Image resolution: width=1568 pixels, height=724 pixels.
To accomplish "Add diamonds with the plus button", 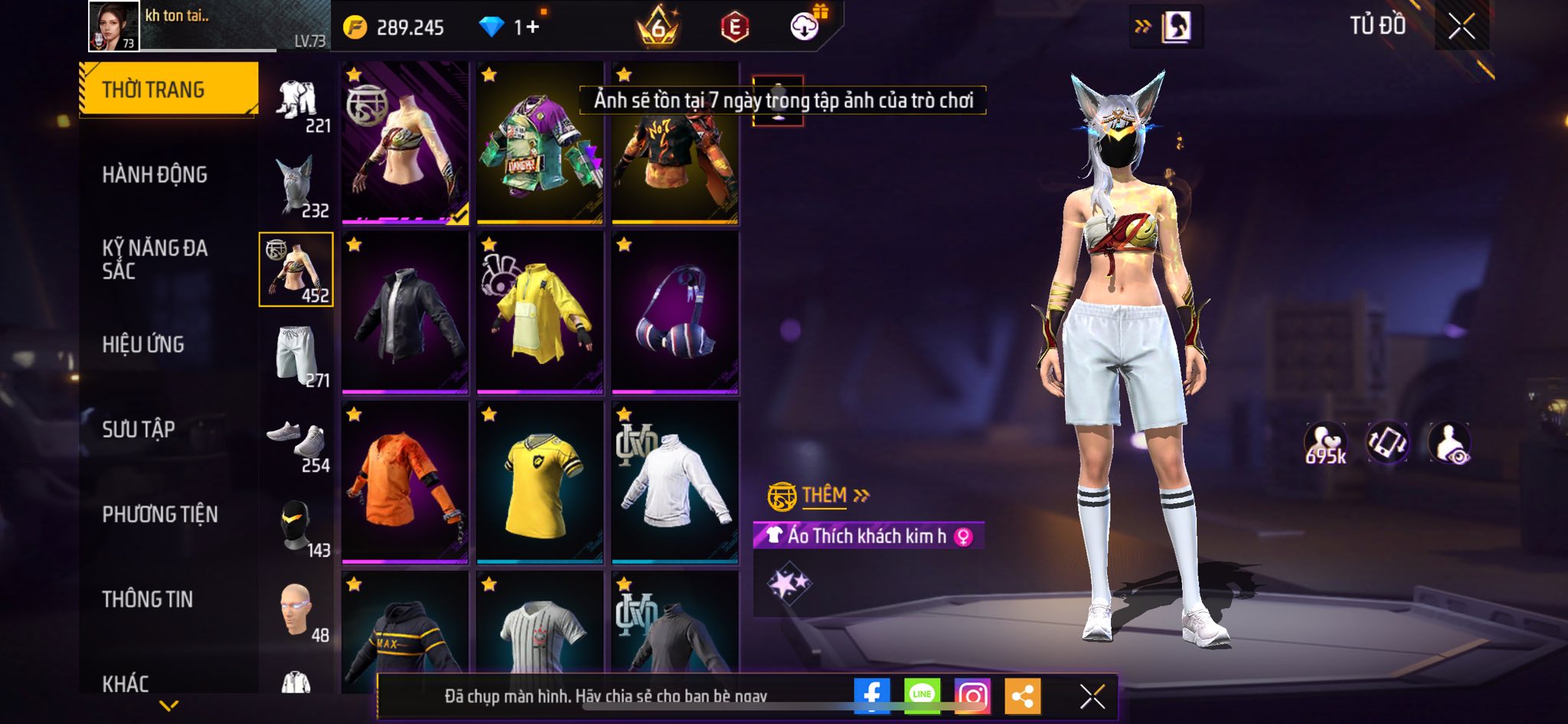I will (x=532, y=28).
